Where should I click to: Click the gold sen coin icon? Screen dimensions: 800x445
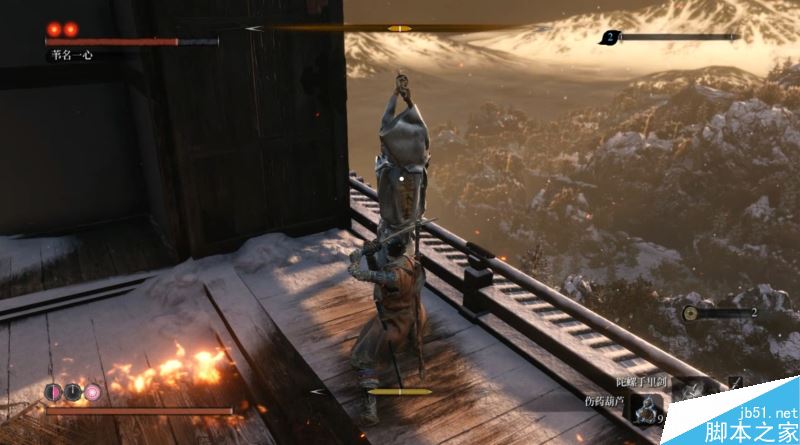pos(690,313)
